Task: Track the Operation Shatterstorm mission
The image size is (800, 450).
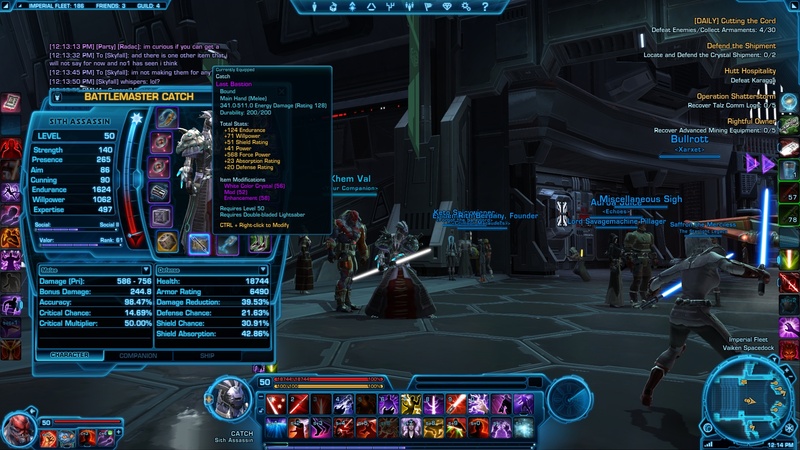Action: (736, 96)
